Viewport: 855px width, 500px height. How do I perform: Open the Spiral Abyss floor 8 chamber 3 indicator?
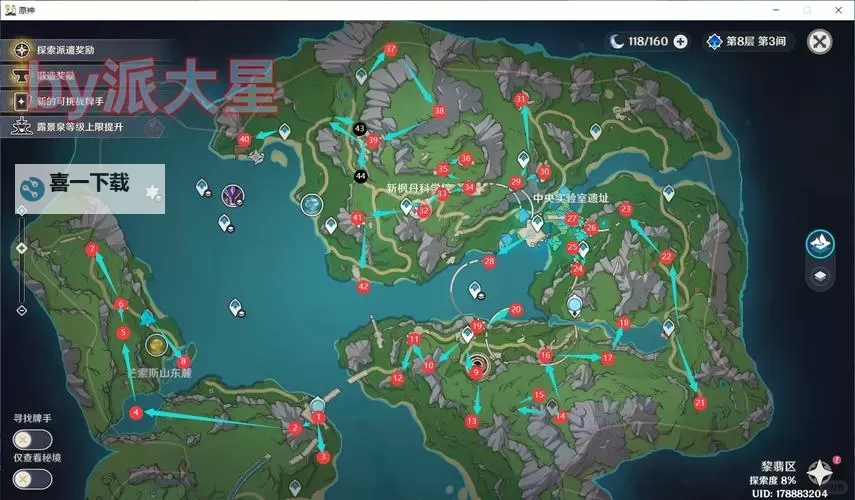746,41
